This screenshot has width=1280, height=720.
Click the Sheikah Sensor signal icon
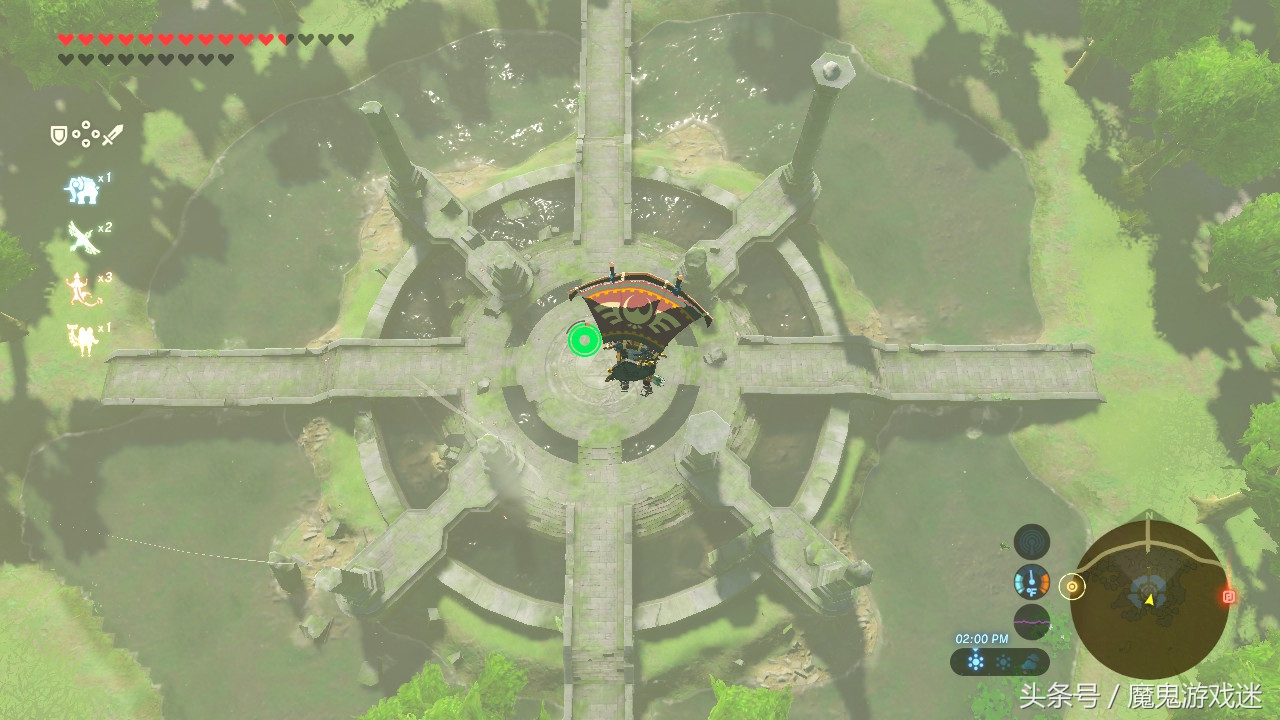coord(1031,542)
